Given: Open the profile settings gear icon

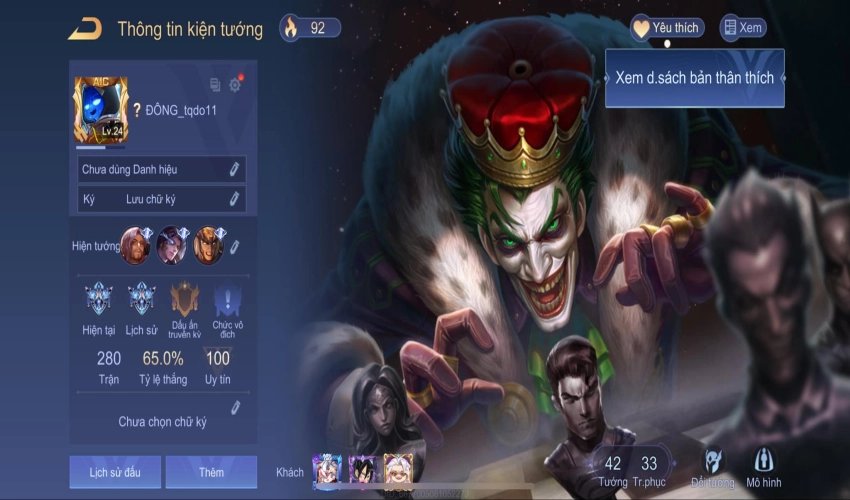Looking at the screenshot, I should pos(235,85).
